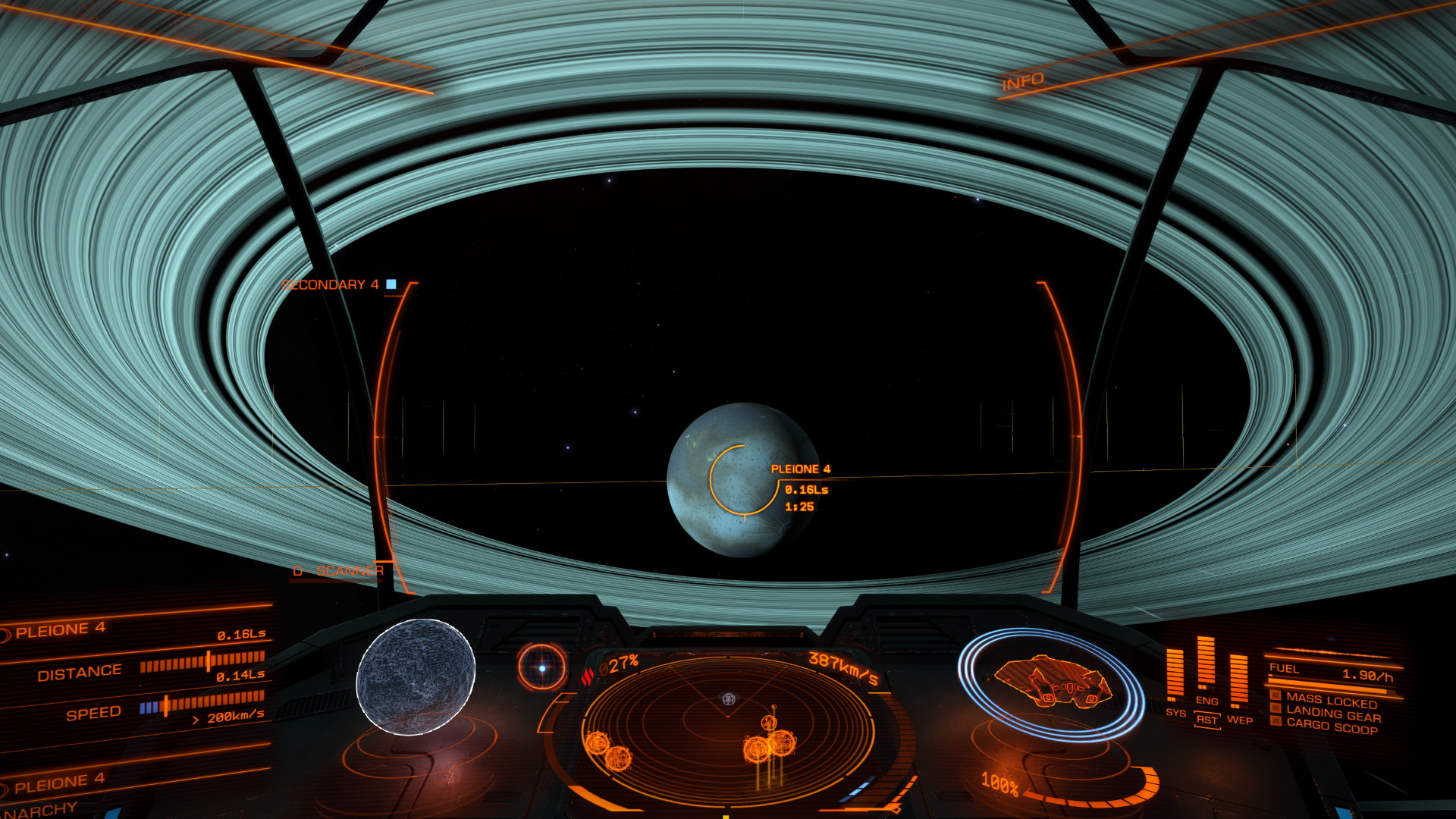
Task: Click the compass navigation ball
Action: (x=541, y=668)
